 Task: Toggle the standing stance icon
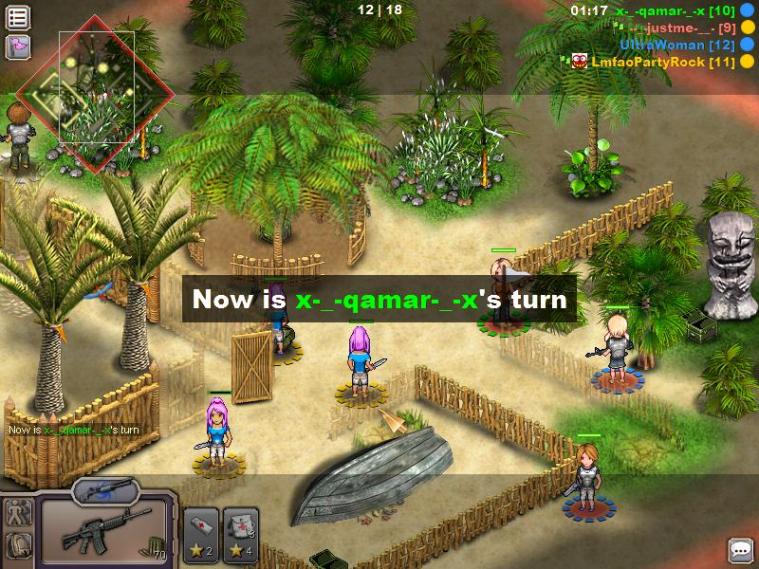pyautogui.click(x=18, y=513)
